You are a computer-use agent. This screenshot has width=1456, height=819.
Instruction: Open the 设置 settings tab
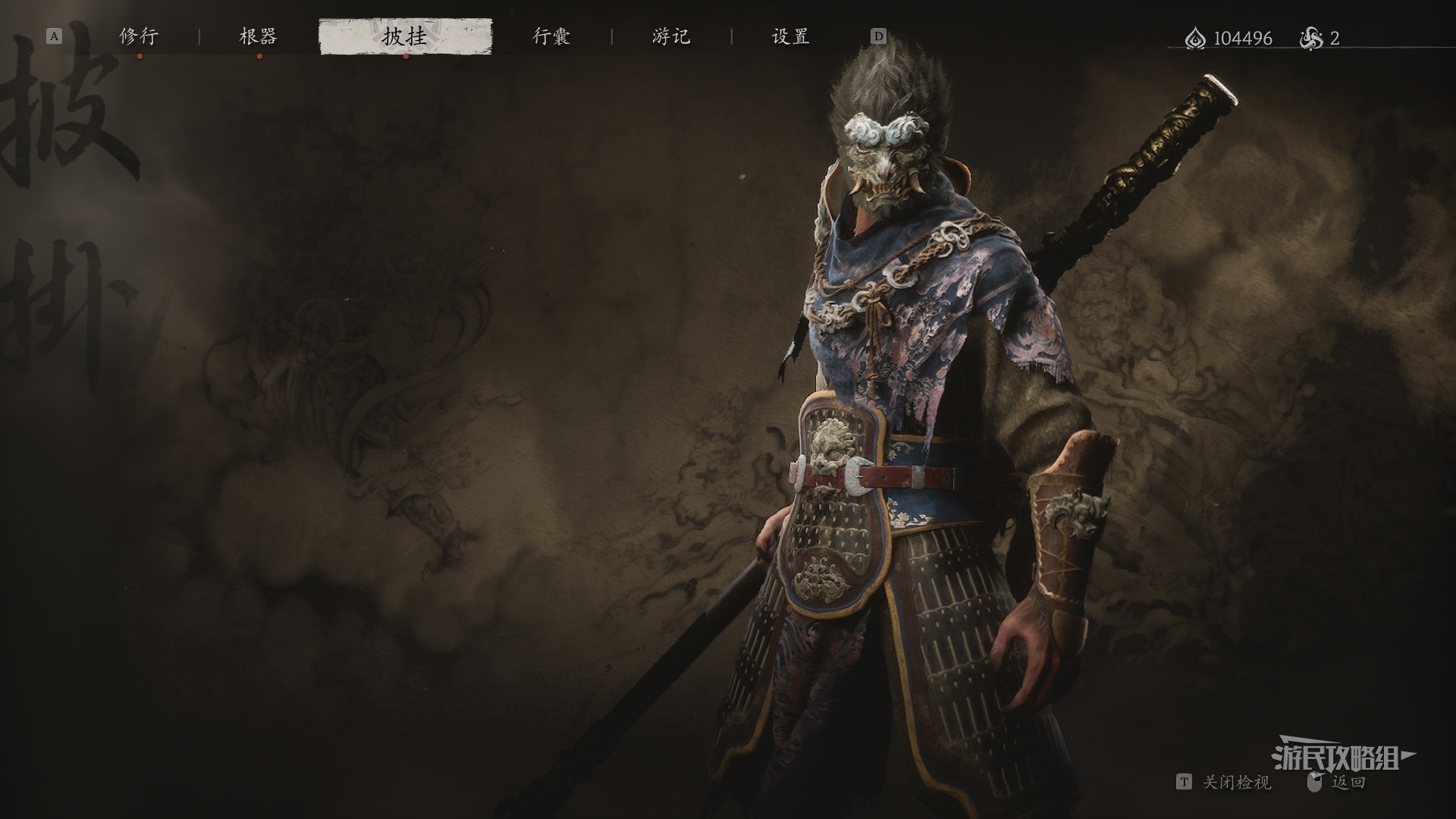tap(791, 36)
